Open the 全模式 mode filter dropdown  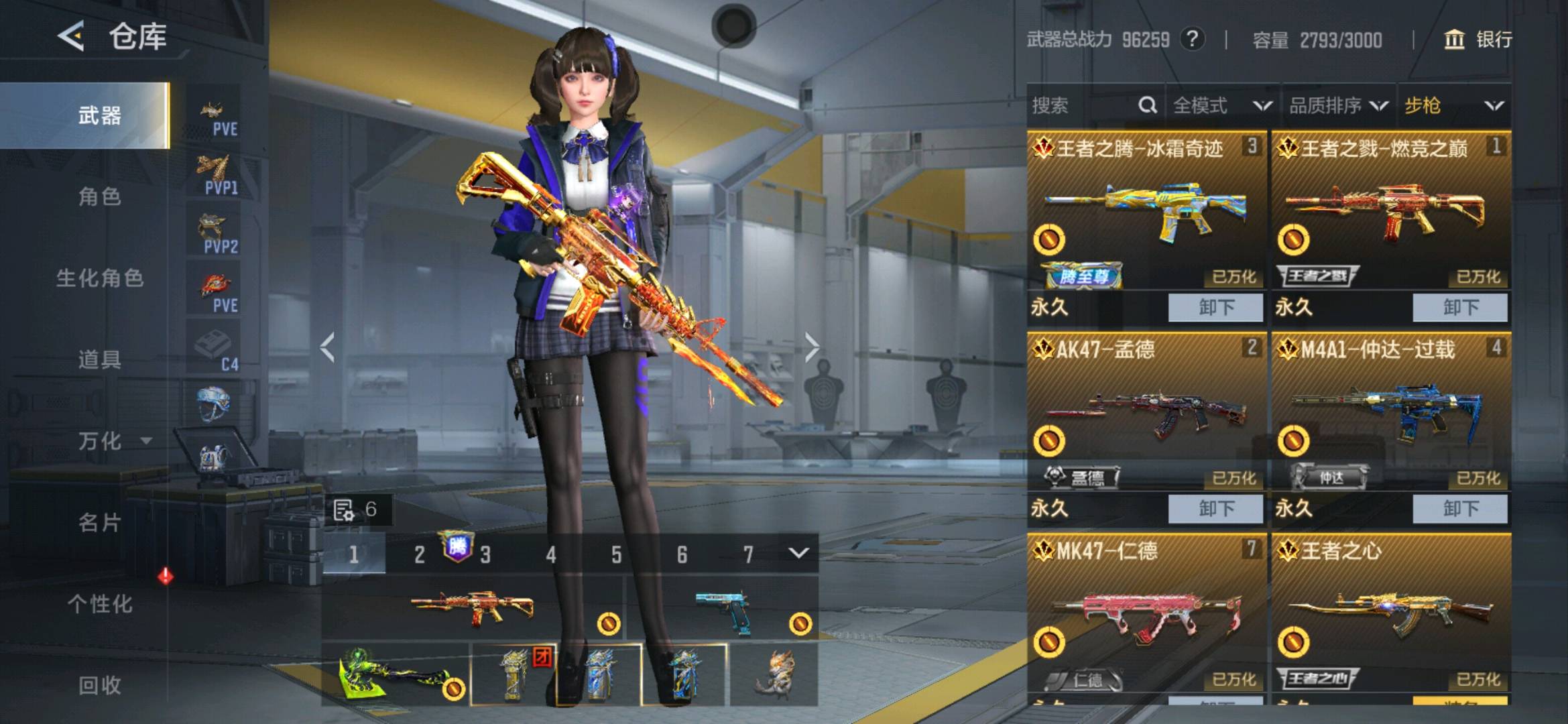[1221, 106]
